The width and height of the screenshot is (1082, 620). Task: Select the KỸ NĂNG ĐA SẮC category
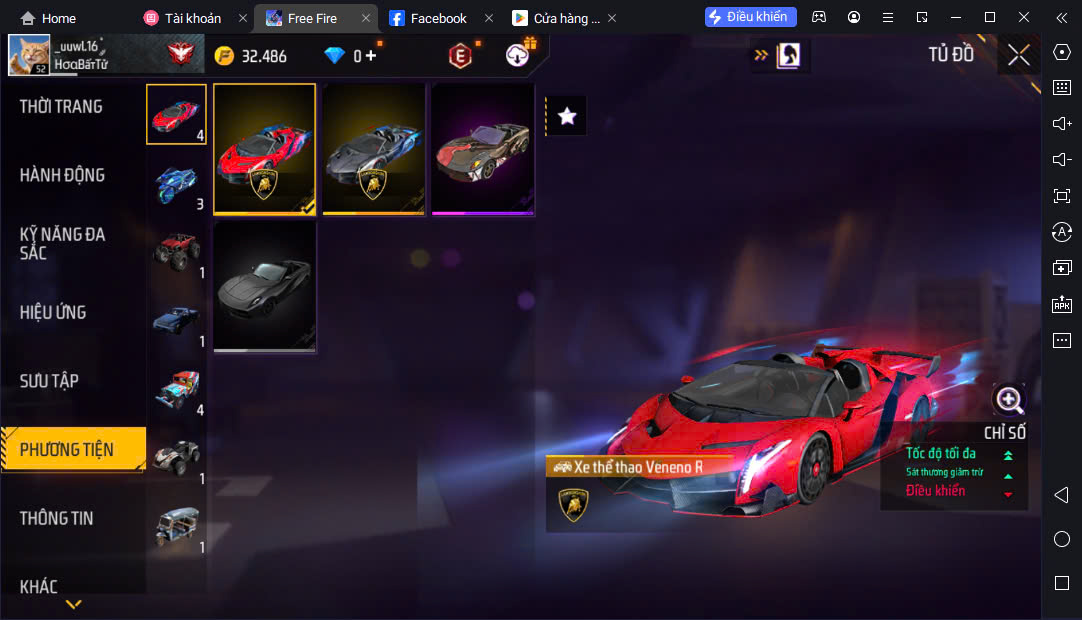coord(62,243)
